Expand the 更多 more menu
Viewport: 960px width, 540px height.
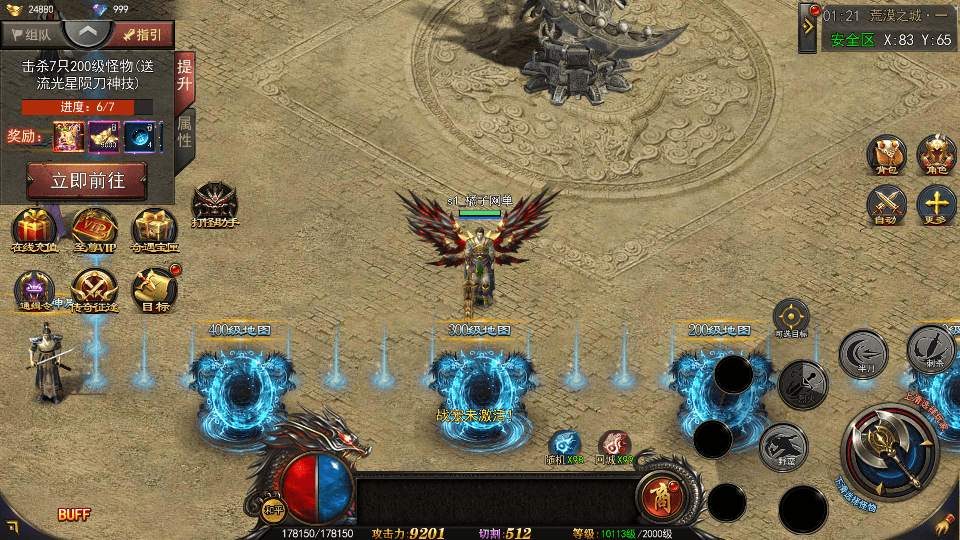[937, 205]
